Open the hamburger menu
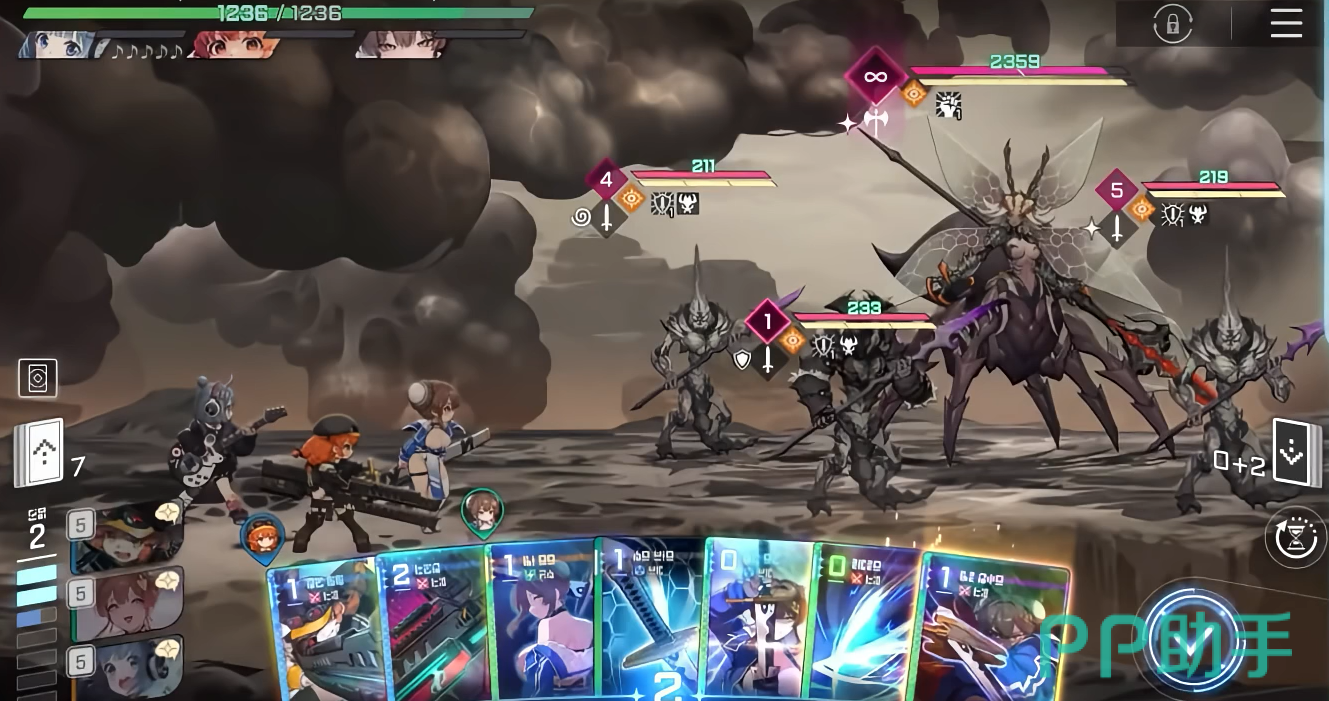The height and width of the screenshot is (701, 1329). [x=1286, y=23]
